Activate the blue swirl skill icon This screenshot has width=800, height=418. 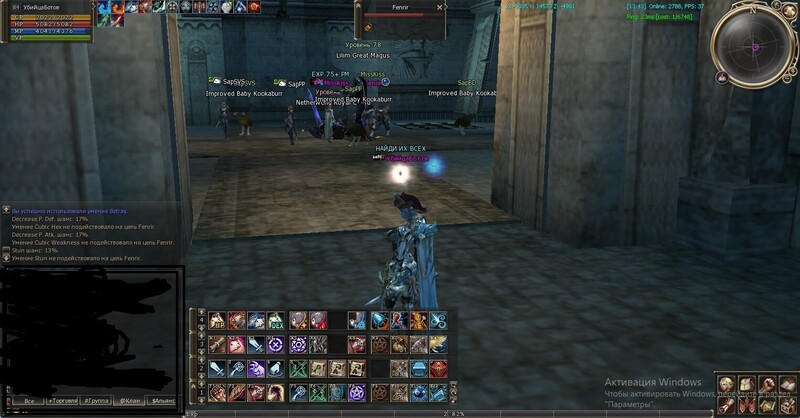pos(438,320)
